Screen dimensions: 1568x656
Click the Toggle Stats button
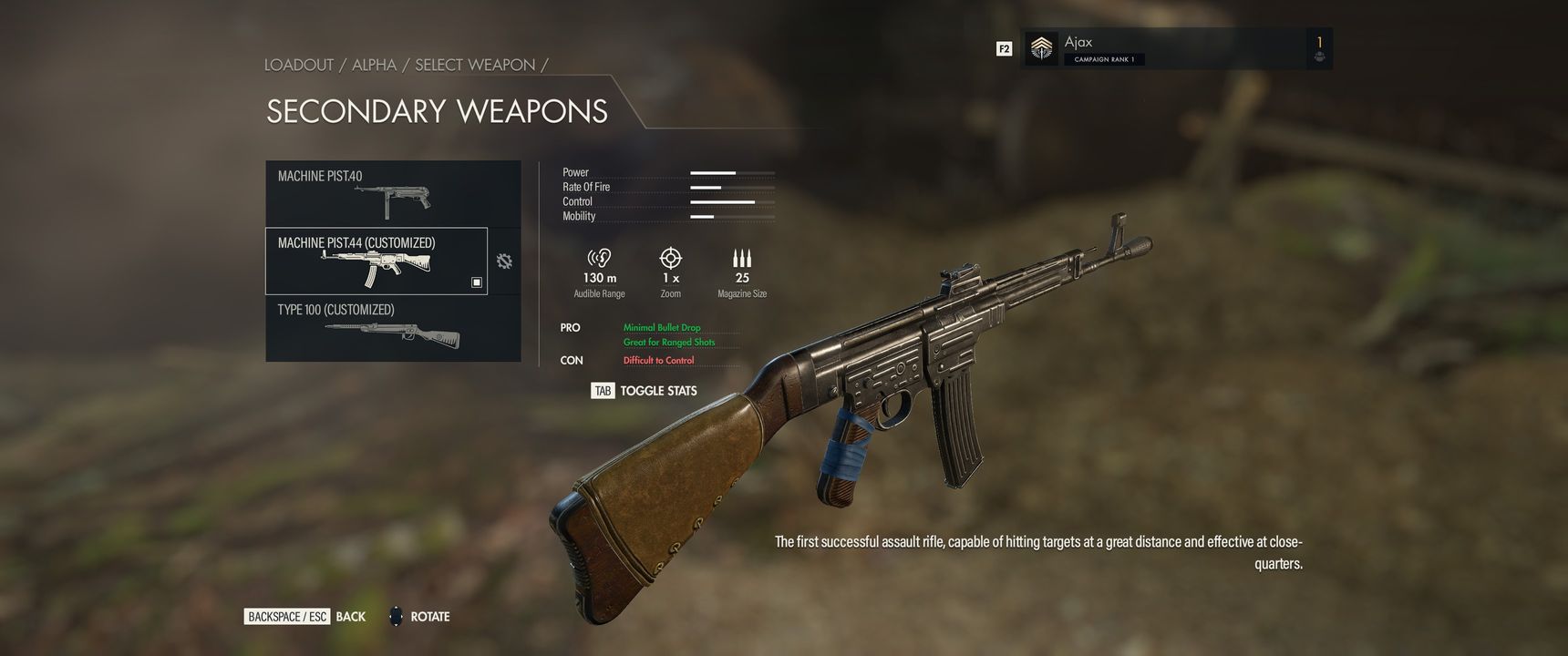click(645, 391)
